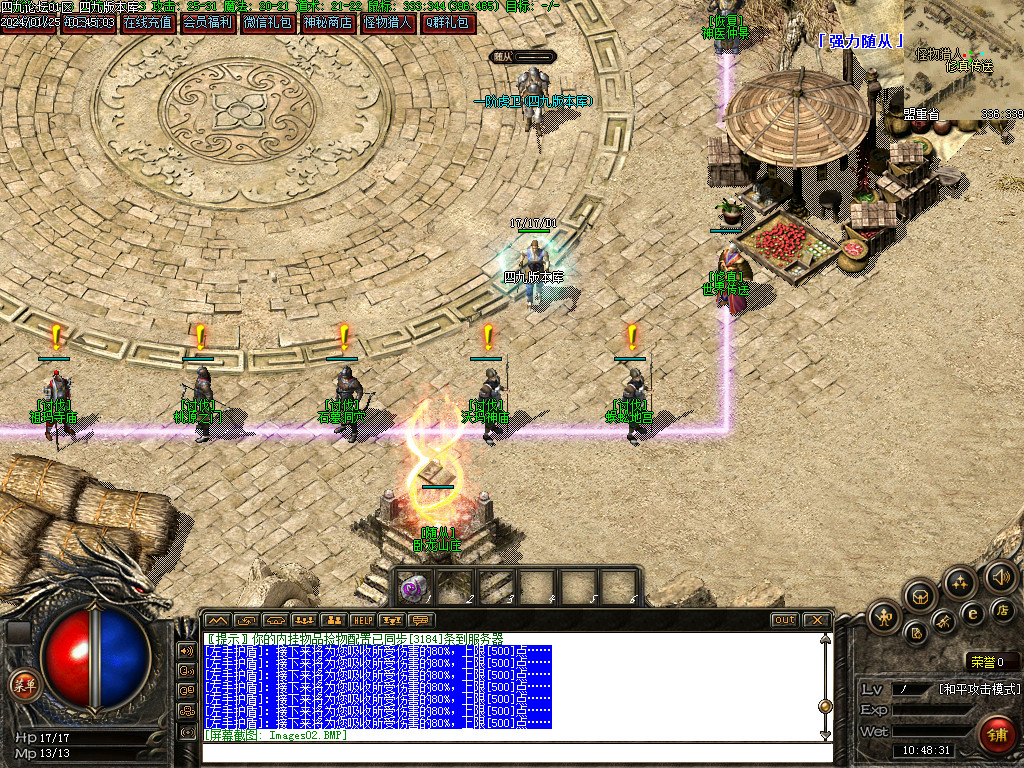Close the chat panel with the X button
This screenshot has height=768, width=1024.
pyautogui.click(x=815, y=621)
